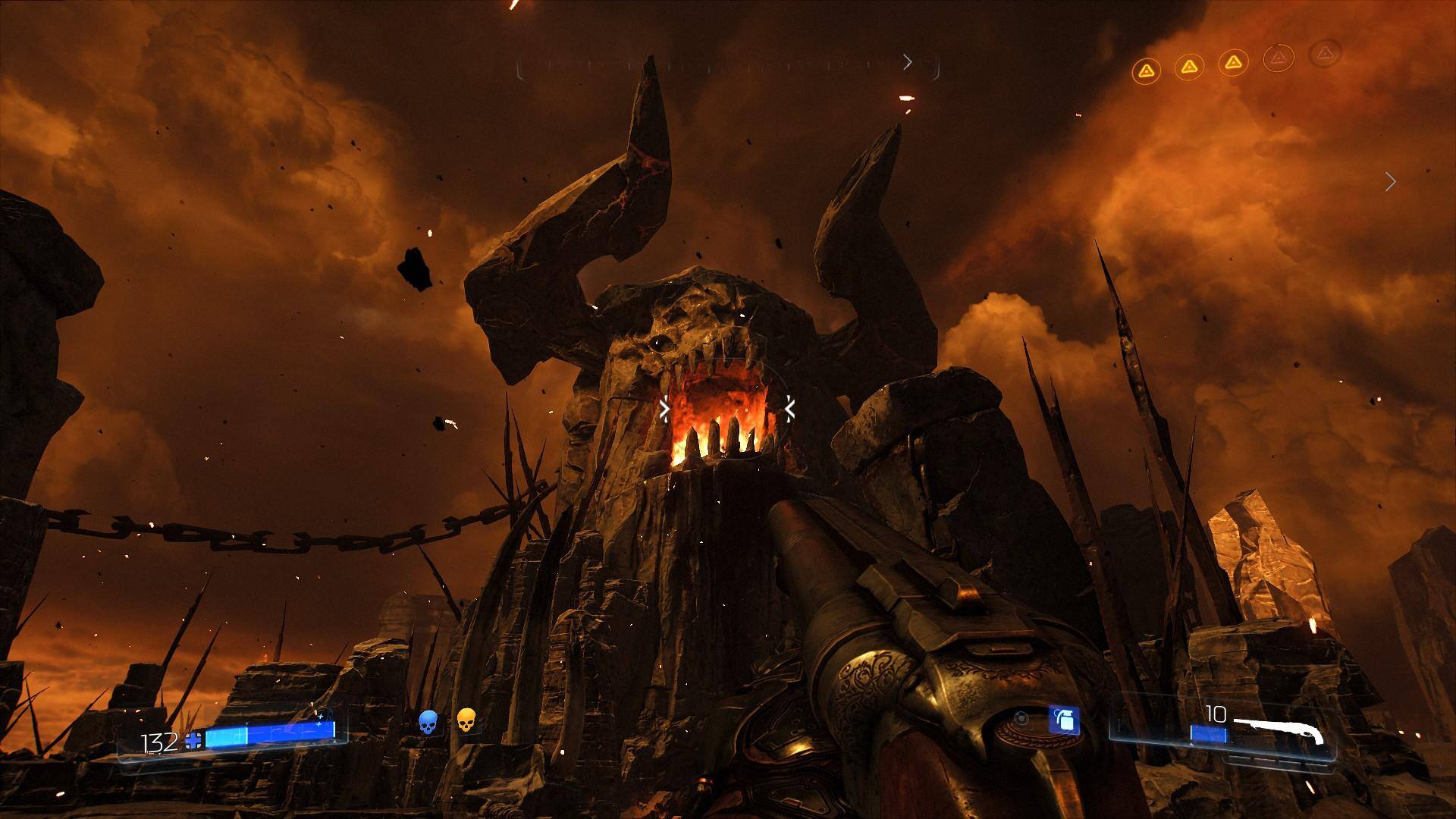
Task: Click the blue skull key icon
Action: click(428, 722)
